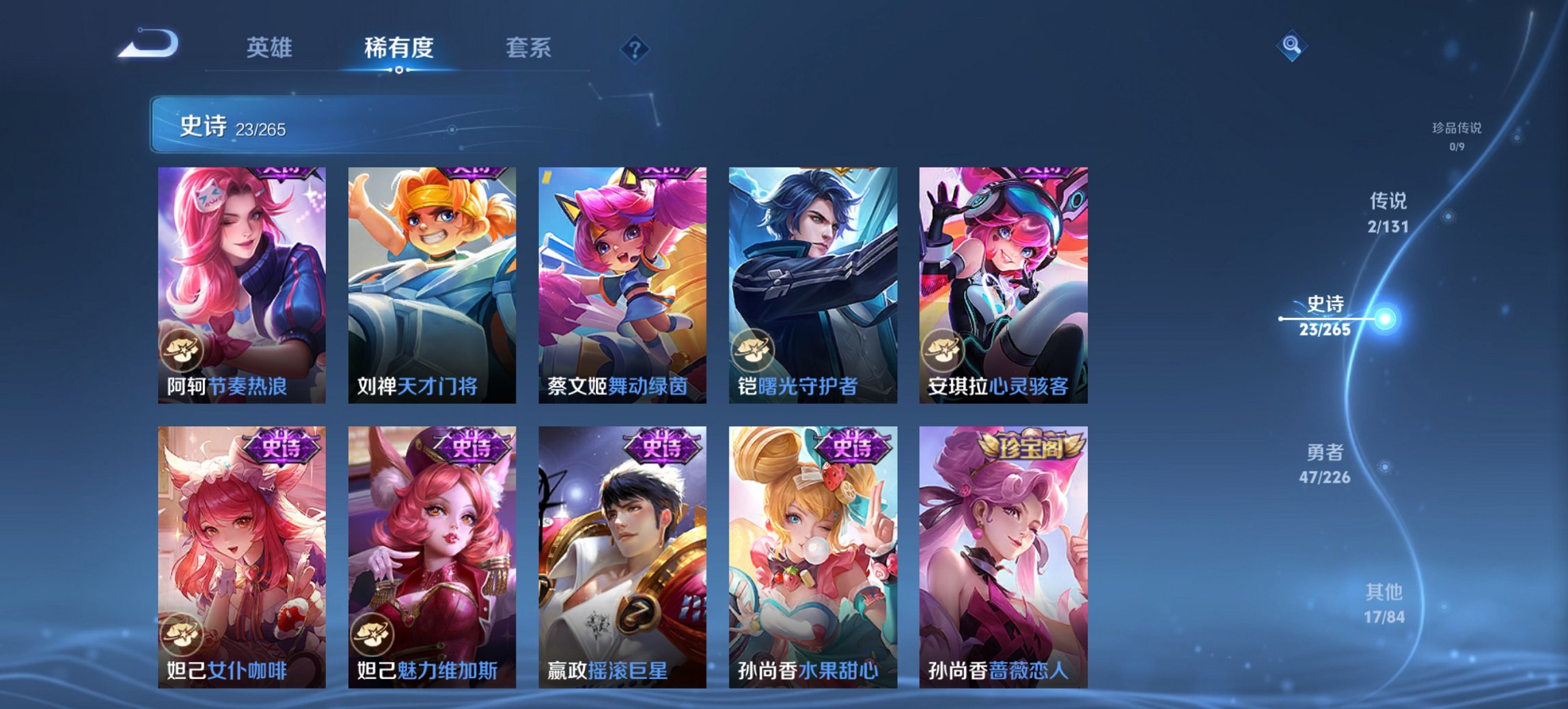The height and width of the screenshot is (709, 1568).
Task: Click the question mark help icon
Action: (x=634, y=48)
